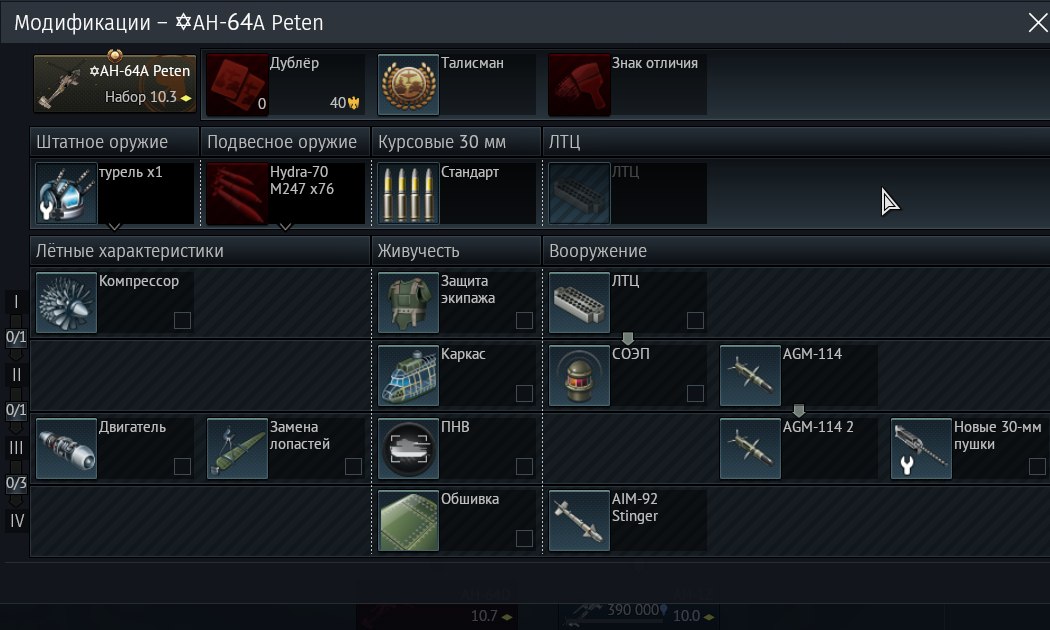Open the Дублёр backup slot
This screenshot has width=1050, height=630.
[285, 85]
